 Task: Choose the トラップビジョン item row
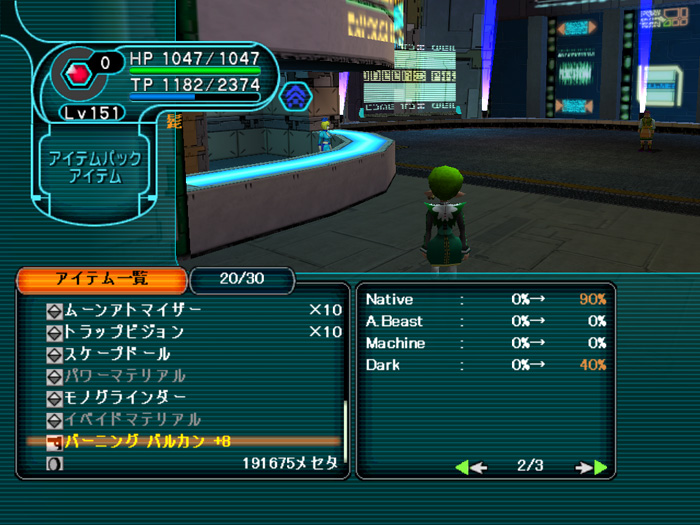pos(124,332)
